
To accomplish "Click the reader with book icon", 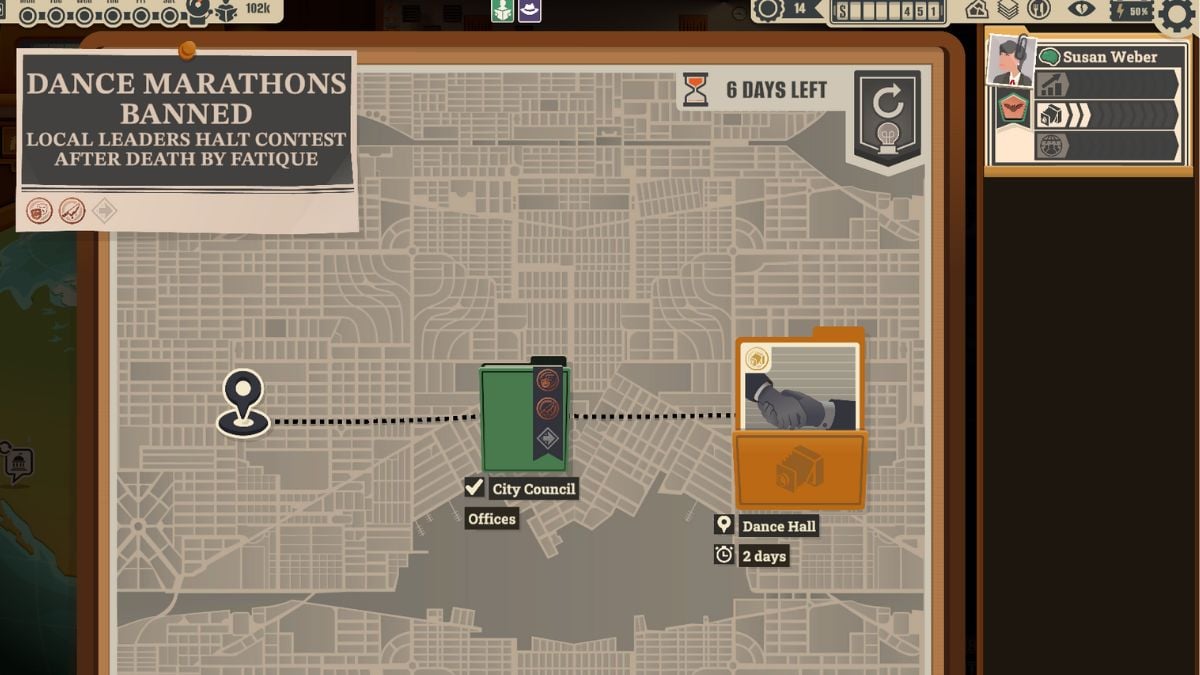I will 227,11.
